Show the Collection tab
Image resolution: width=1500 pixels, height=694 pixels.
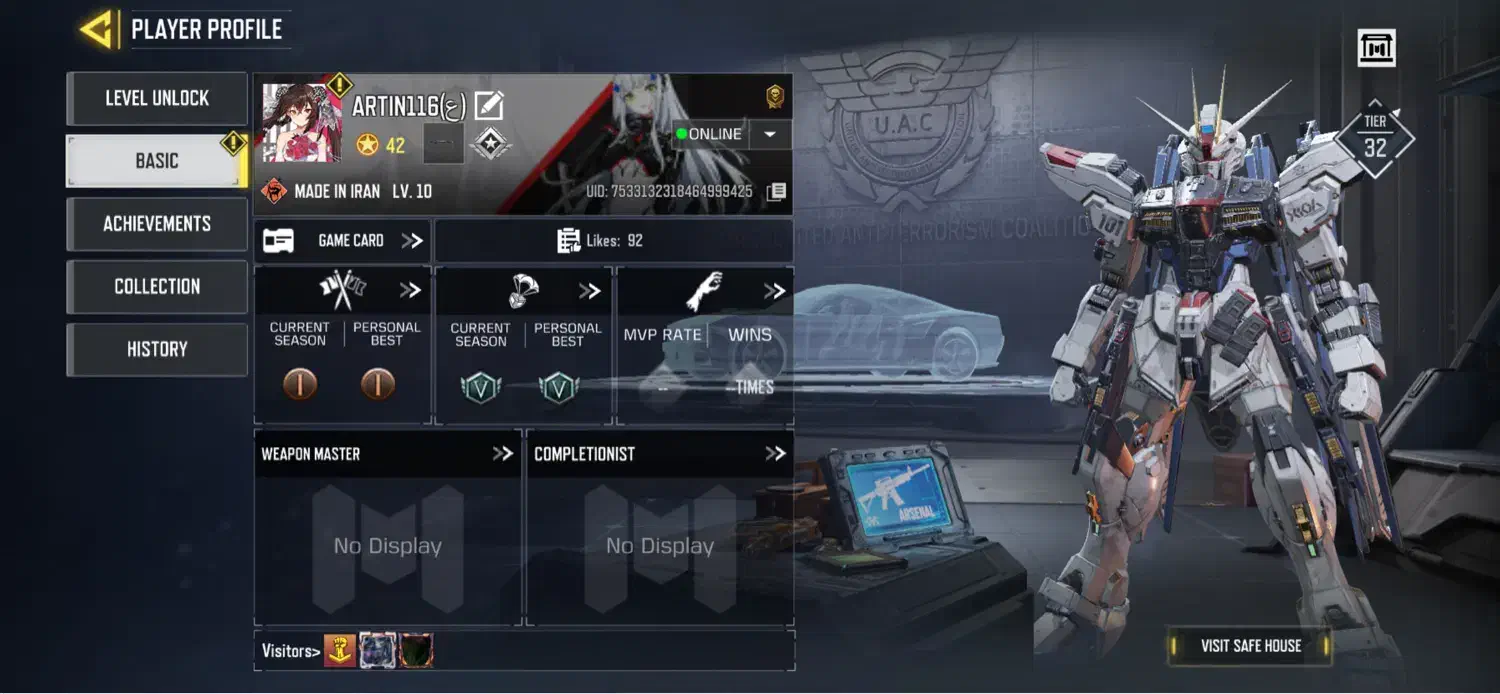click(x=157, y=287)
